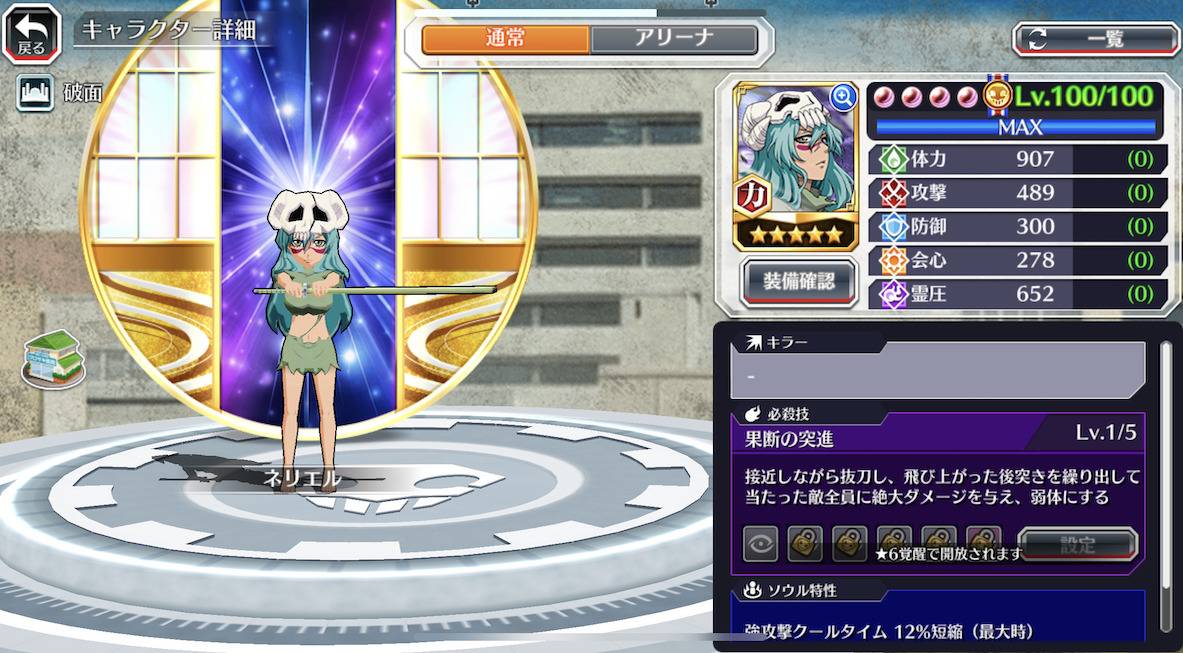Open the green building icon
This screenshot has width=1183, height=653.
click(53, 358)
